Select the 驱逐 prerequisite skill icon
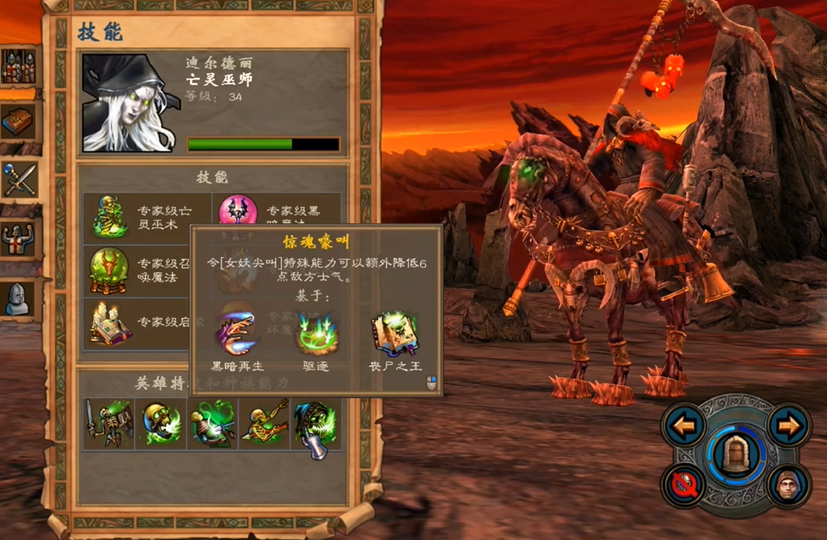The image size is (827, 540). 316,327
